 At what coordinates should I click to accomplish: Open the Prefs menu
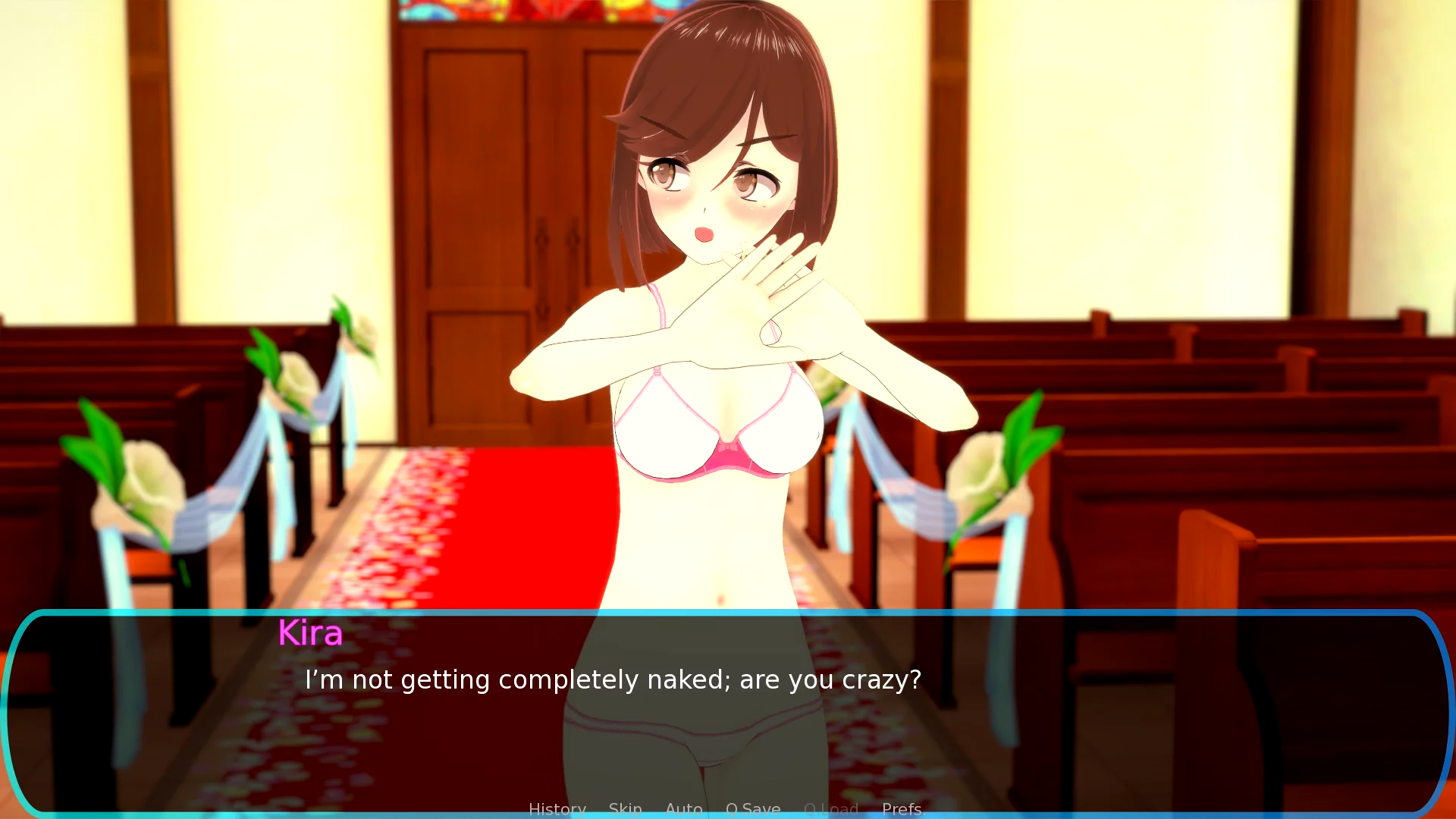tap(903, 809)
